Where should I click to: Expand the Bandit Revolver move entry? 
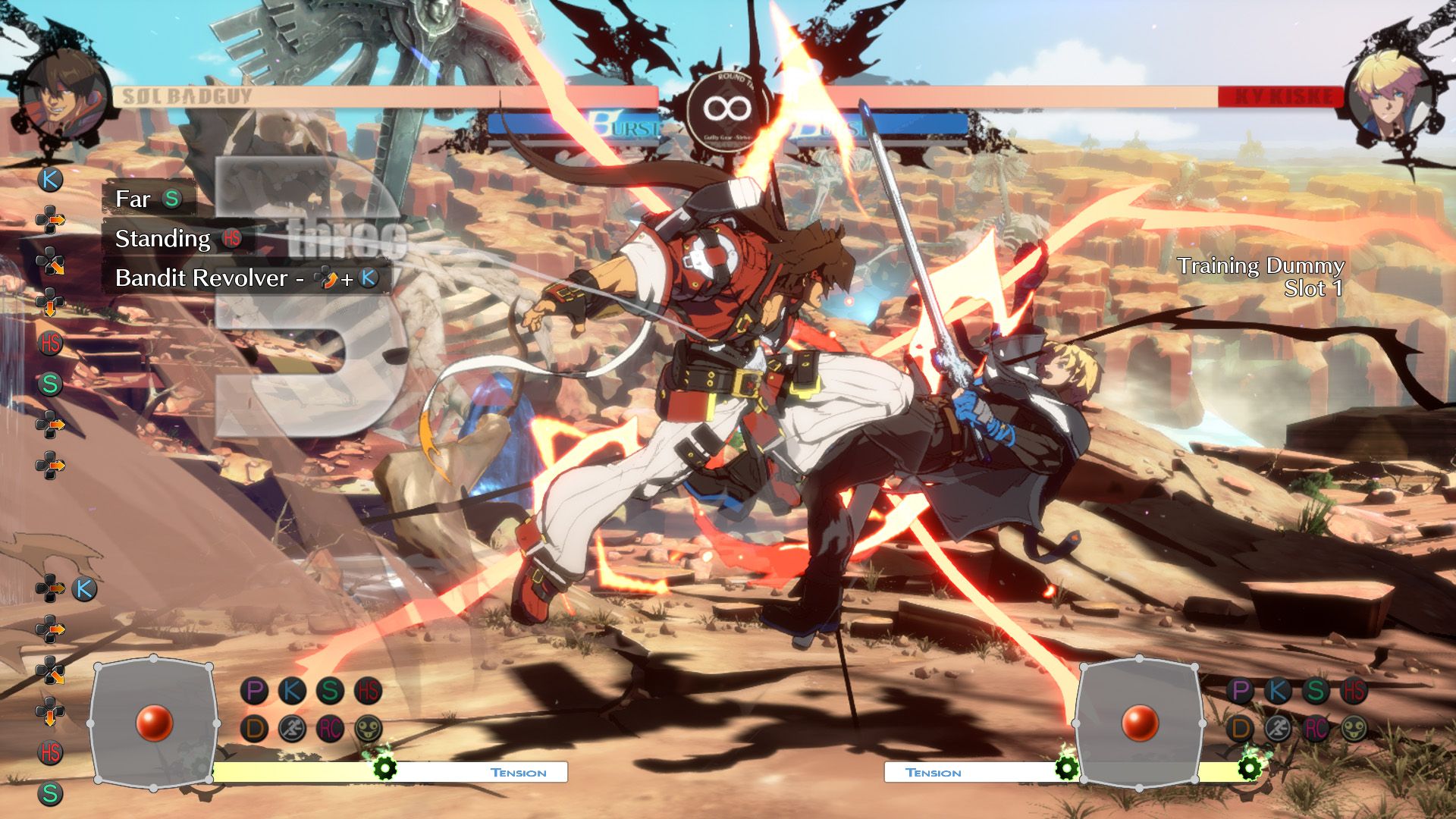click(227, 279)
